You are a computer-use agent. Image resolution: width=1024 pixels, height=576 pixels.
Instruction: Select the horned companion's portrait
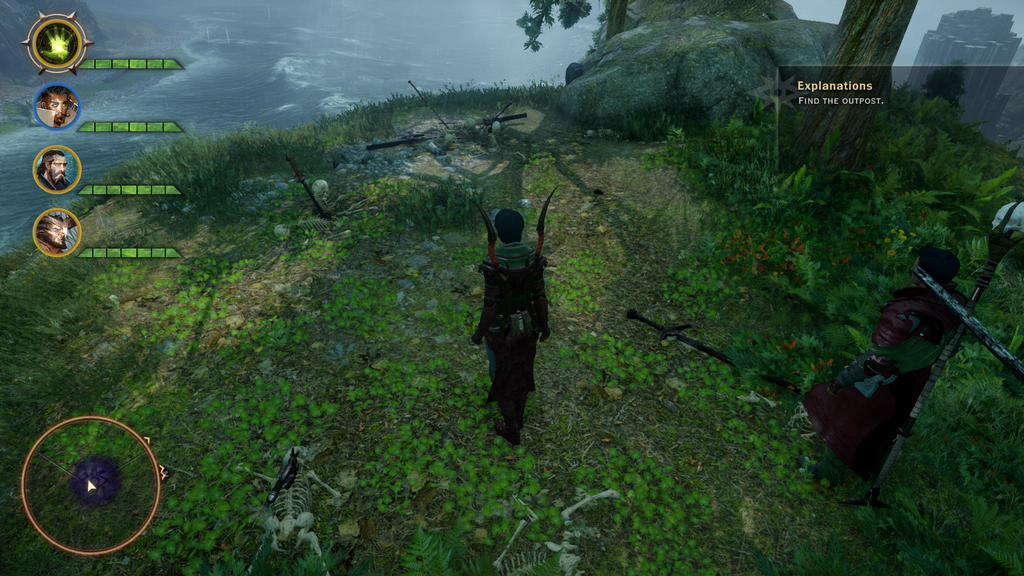coord(57,232)
